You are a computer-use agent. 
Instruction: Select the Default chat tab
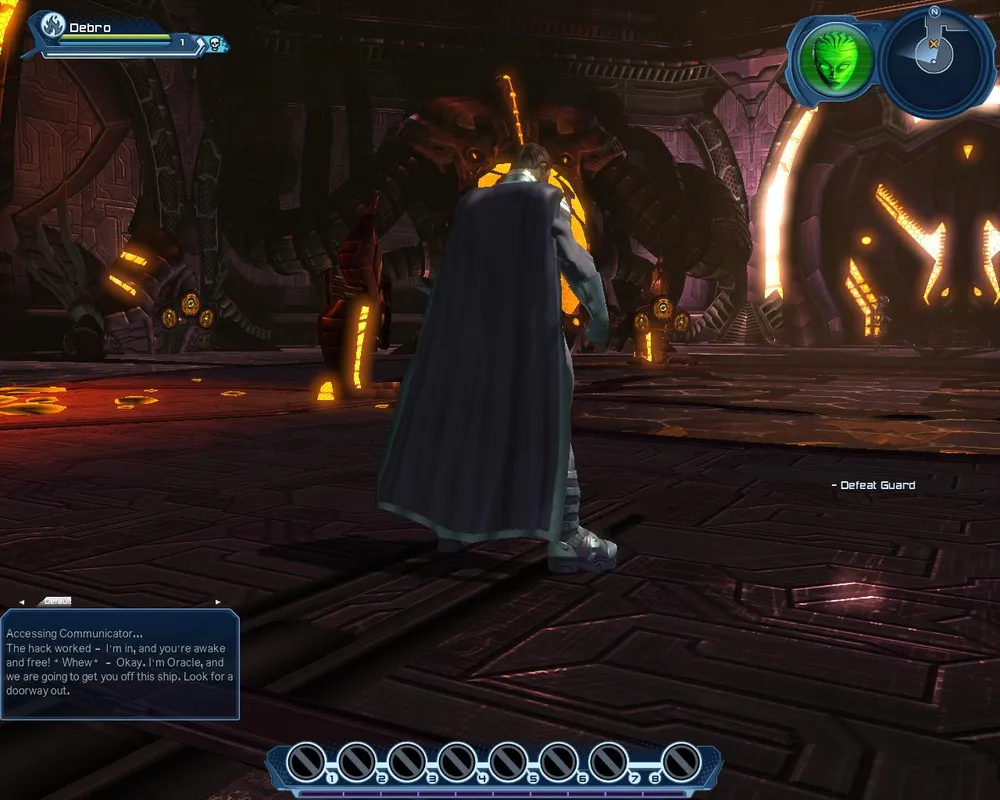(55, 601)
